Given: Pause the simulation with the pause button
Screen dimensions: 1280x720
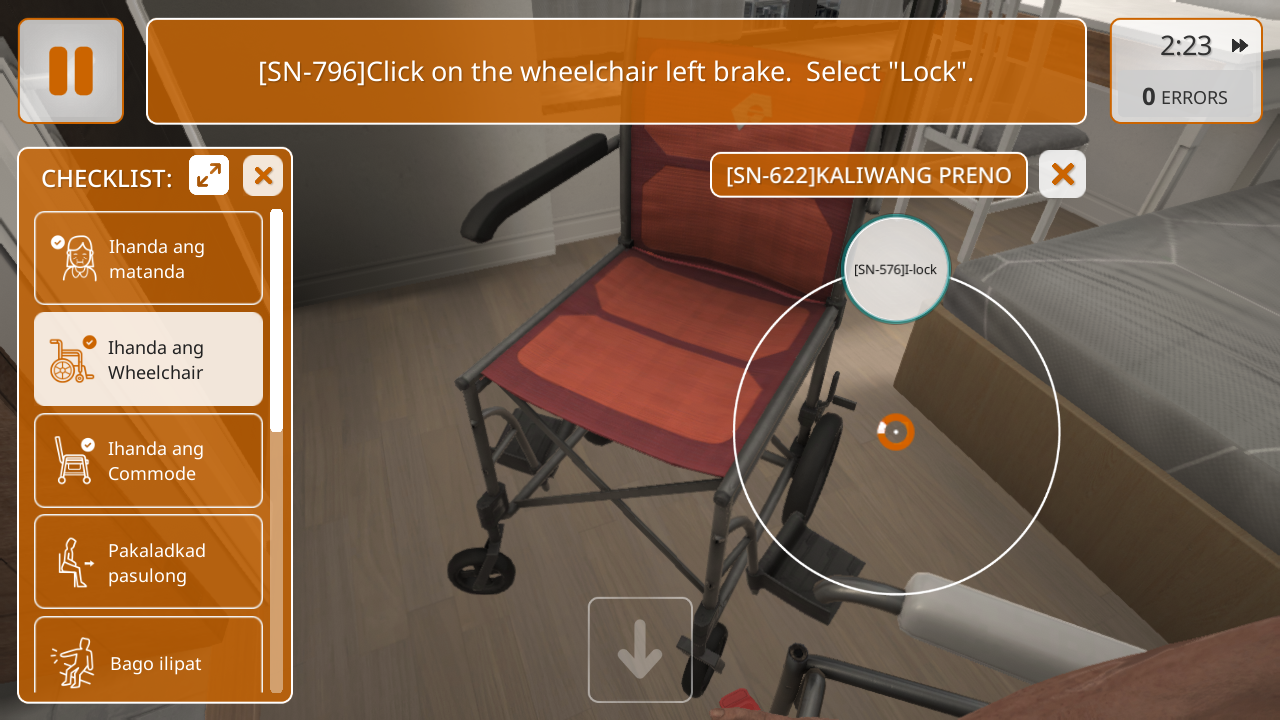Looking at the screenshot, I should [x=71, y=71].
